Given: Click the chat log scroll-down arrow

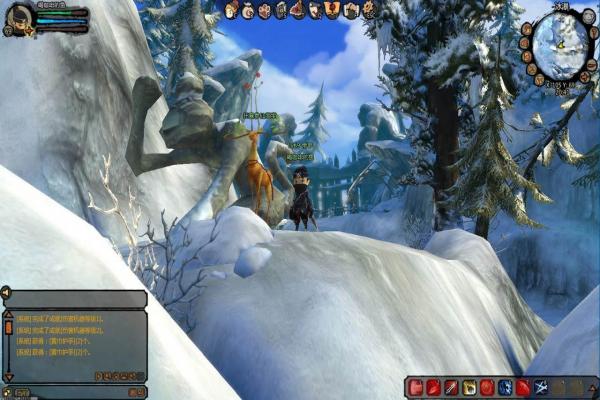Looking at the screenshot, I should pyautogui.click(x=9, y=377).
